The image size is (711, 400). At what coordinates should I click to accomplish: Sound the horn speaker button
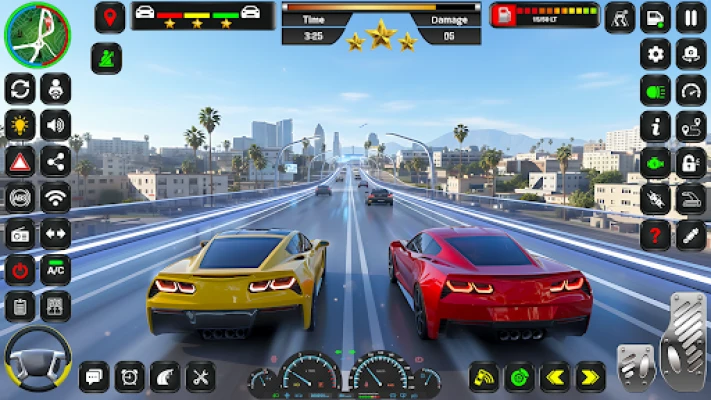55,125
